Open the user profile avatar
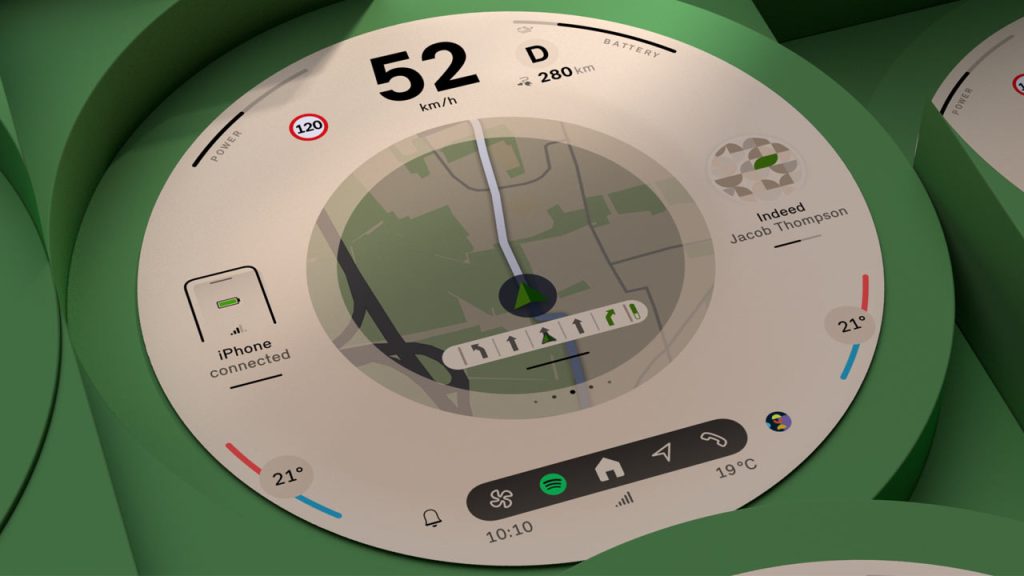 pyautogui.click(x=777, y=421)
